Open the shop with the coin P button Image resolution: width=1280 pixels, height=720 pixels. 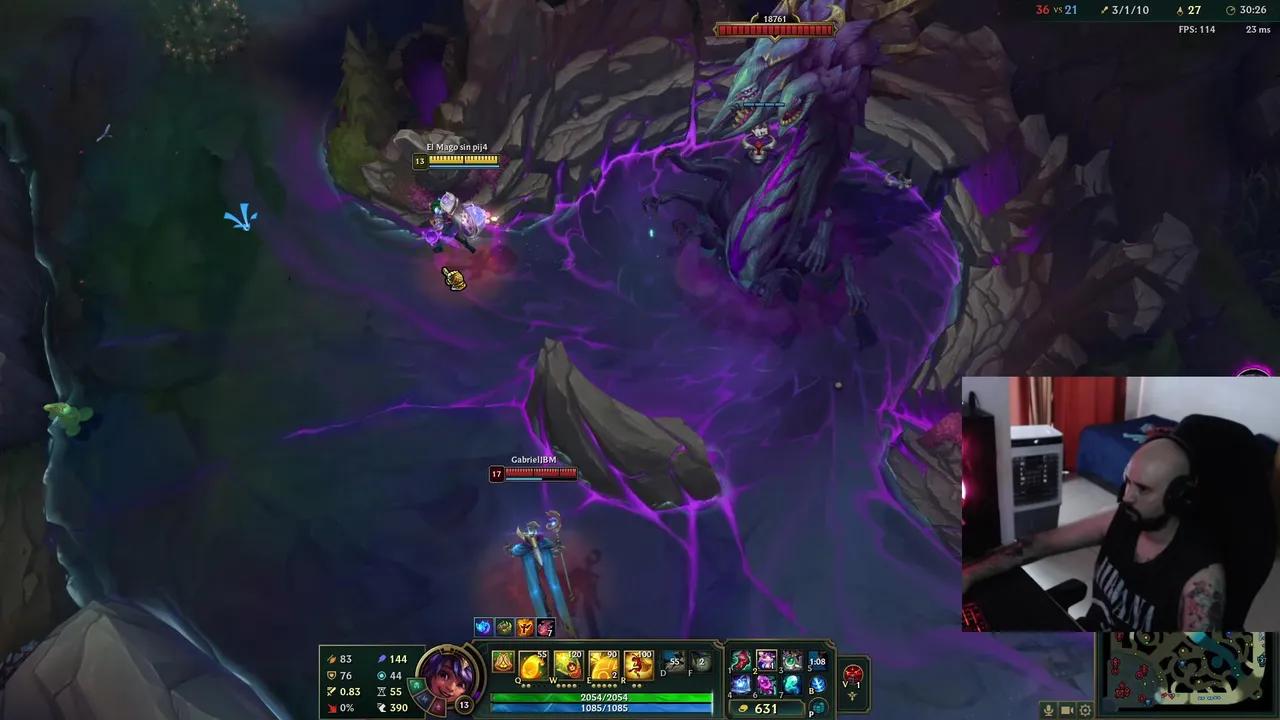tap(818, 708)
